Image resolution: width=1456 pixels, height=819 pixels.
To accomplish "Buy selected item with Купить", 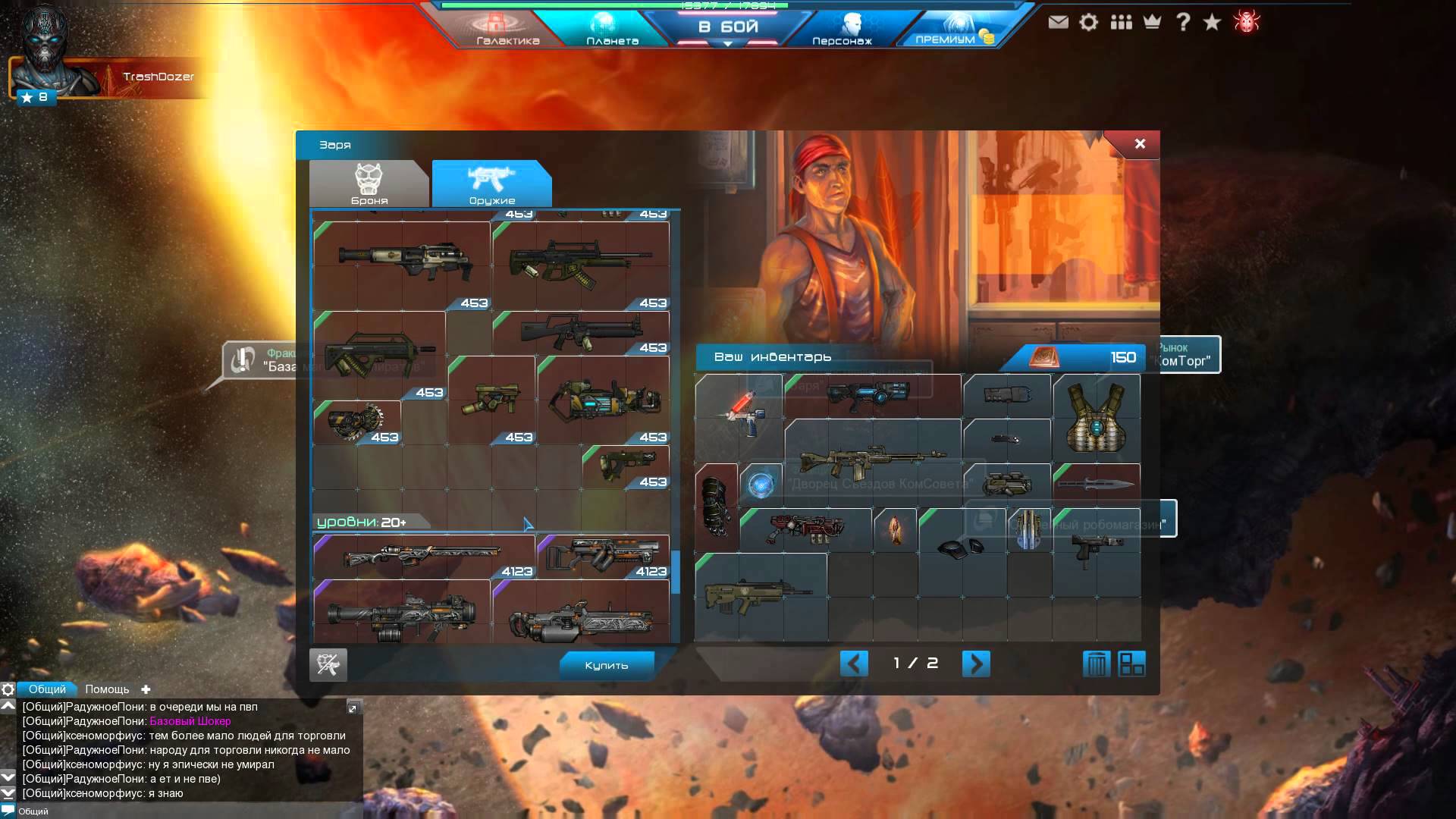I will pos(606,665).
